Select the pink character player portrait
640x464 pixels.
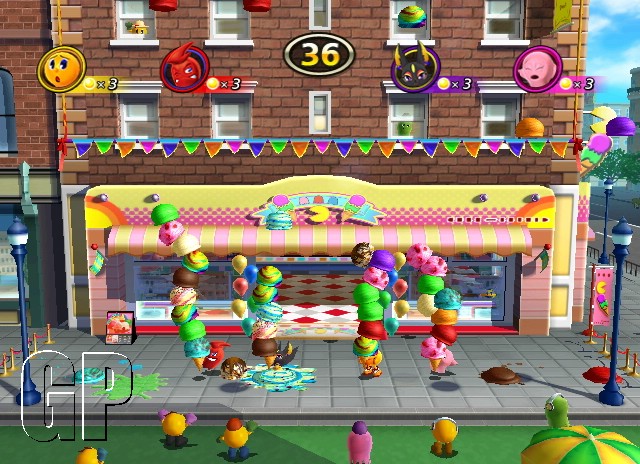536,69
